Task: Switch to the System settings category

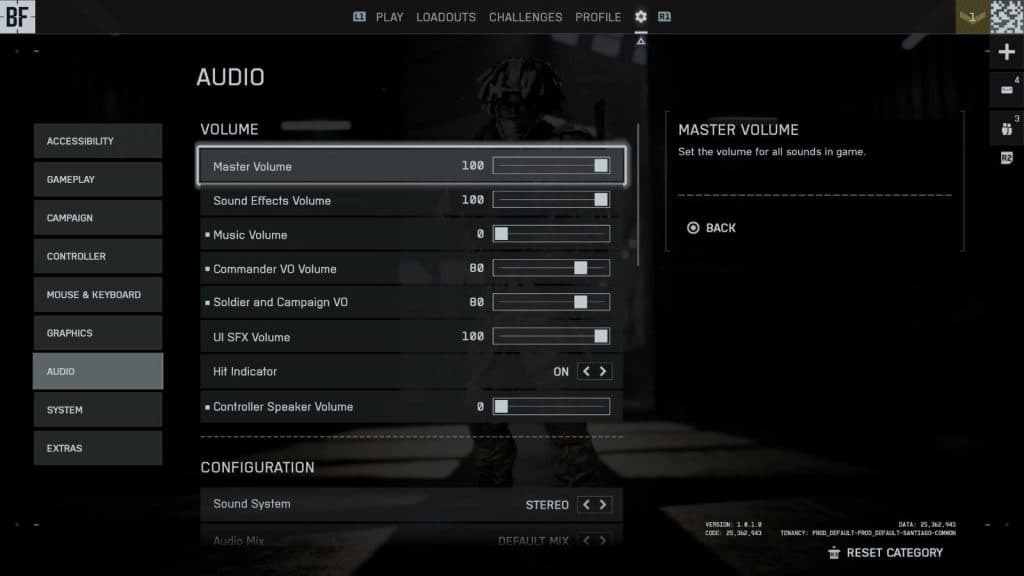Action: (x=97, y=410)
